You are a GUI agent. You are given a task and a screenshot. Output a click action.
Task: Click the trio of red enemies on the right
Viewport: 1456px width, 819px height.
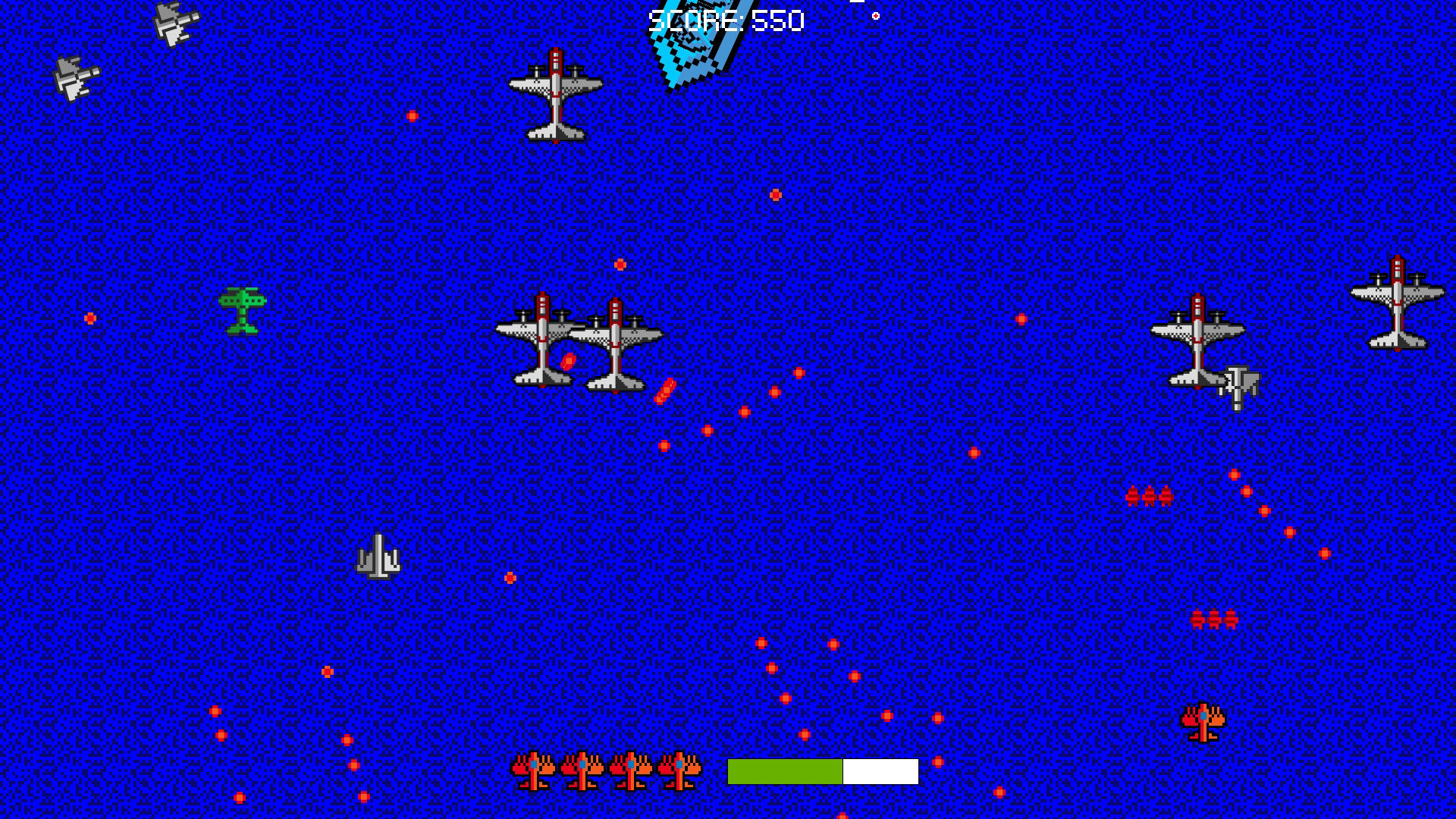pos(1151,497)
